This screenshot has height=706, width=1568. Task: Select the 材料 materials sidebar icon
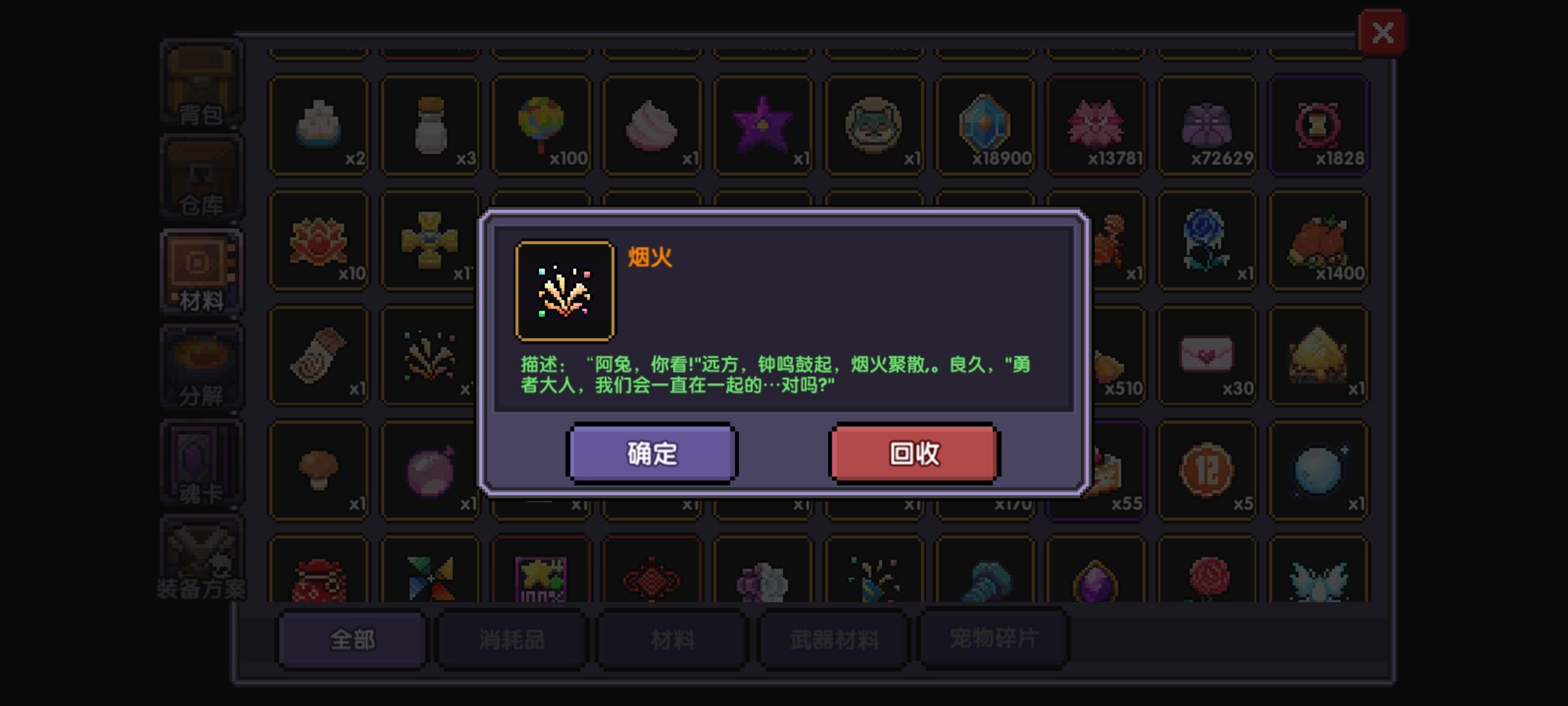point(201,271)
